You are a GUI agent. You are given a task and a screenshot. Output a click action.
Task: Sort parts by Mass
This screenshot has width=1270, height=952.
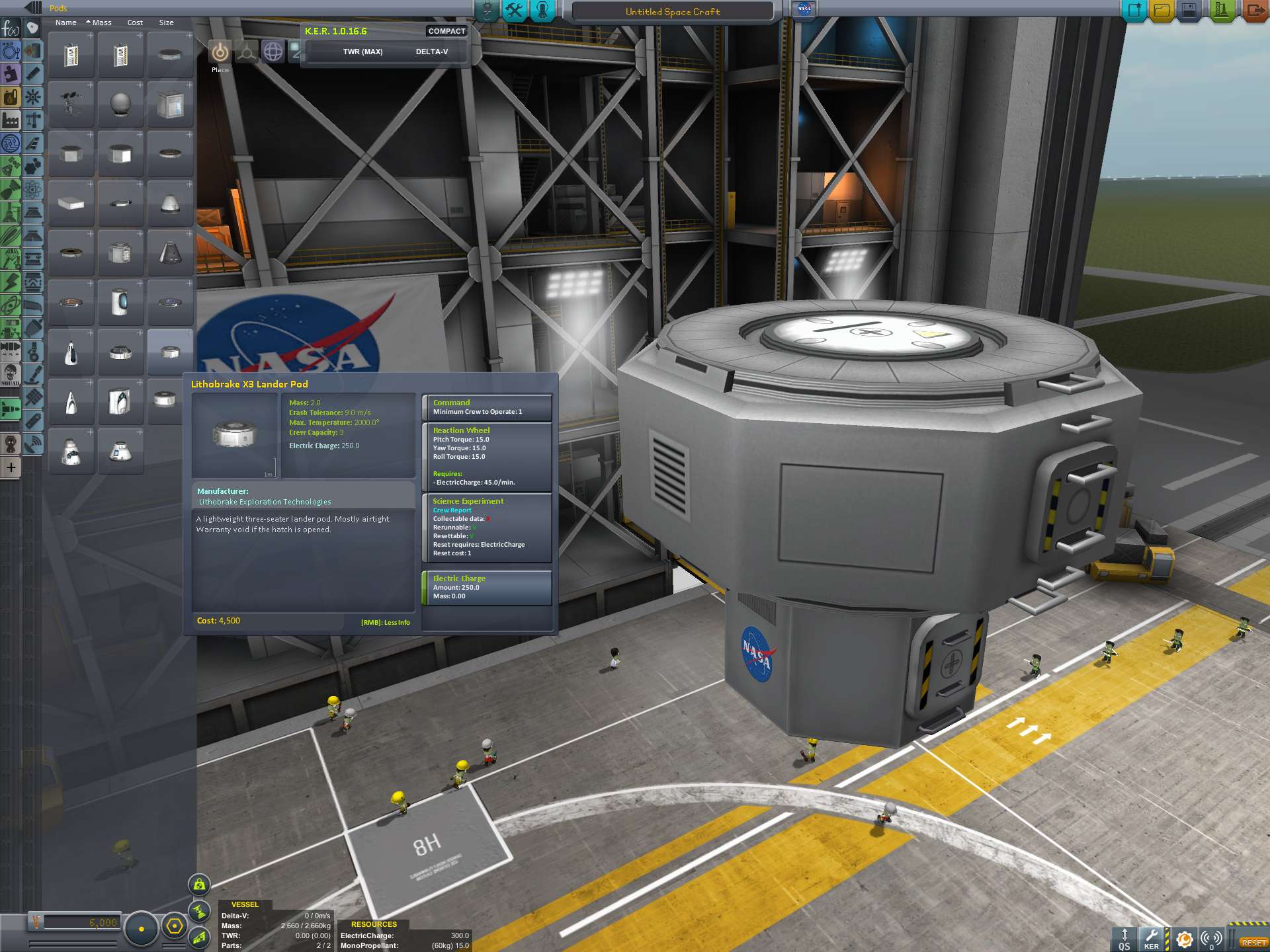(101, 22)
